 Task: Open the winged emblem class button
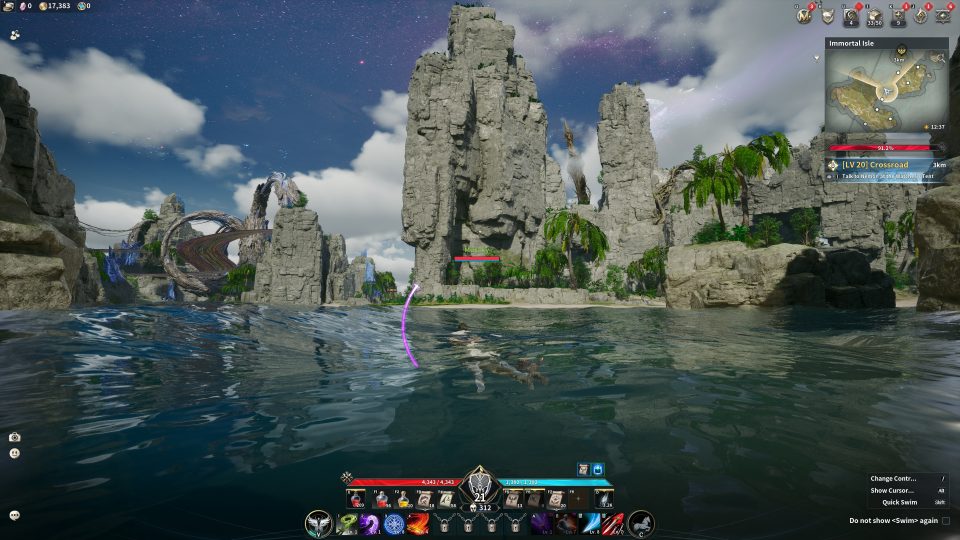[x=319, y=522]
